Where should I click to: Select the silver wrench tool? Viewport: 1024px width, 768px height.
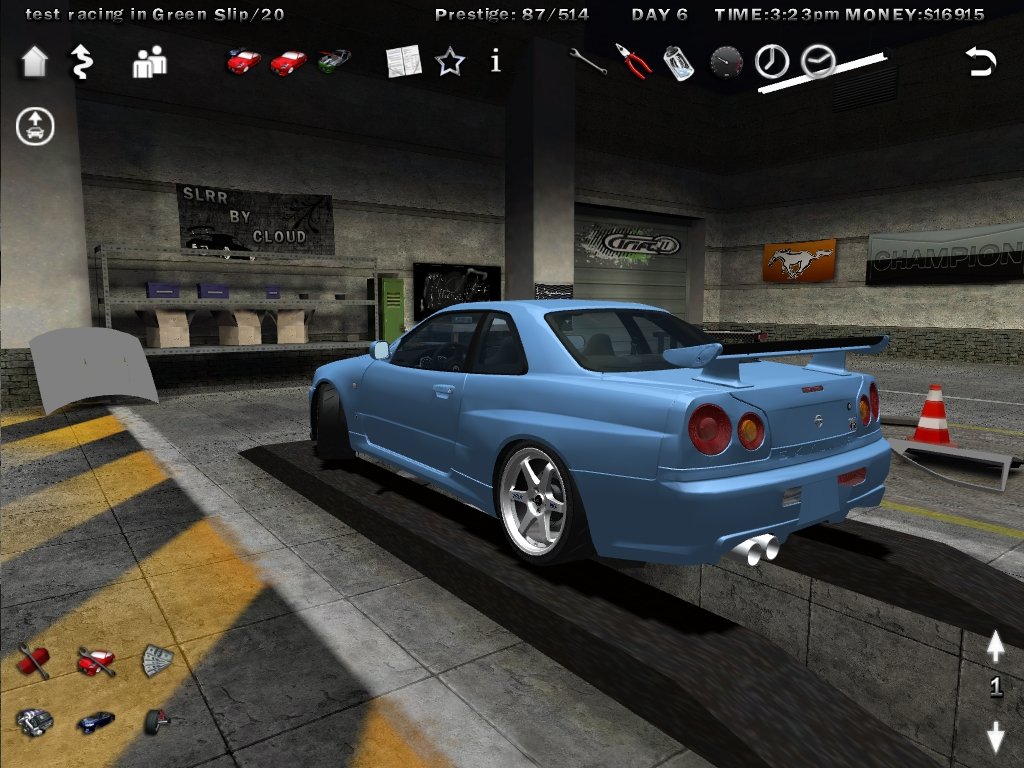click(587, 61)
